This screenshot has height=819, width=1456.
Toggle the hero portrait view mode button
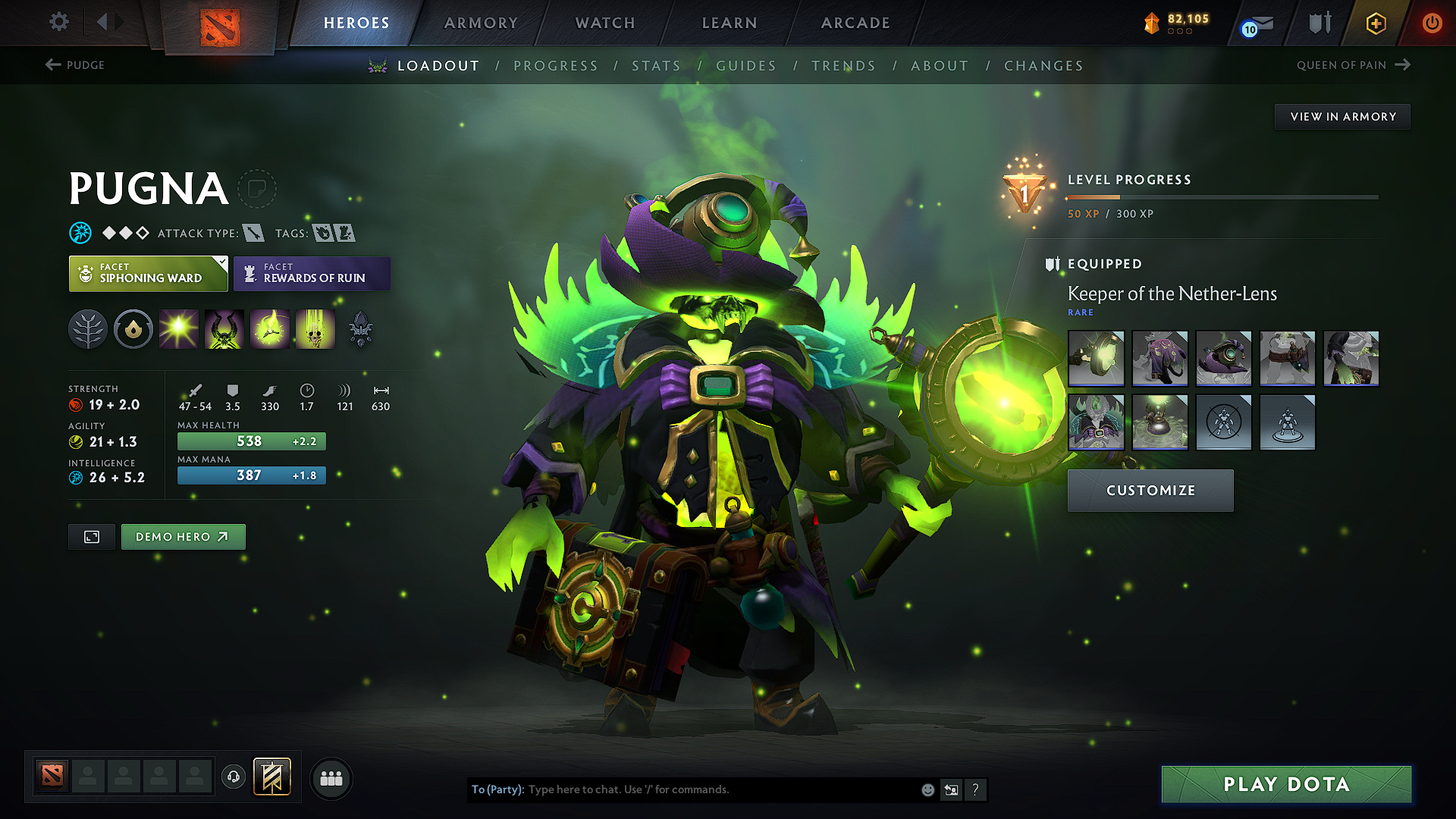pos(91,536)
